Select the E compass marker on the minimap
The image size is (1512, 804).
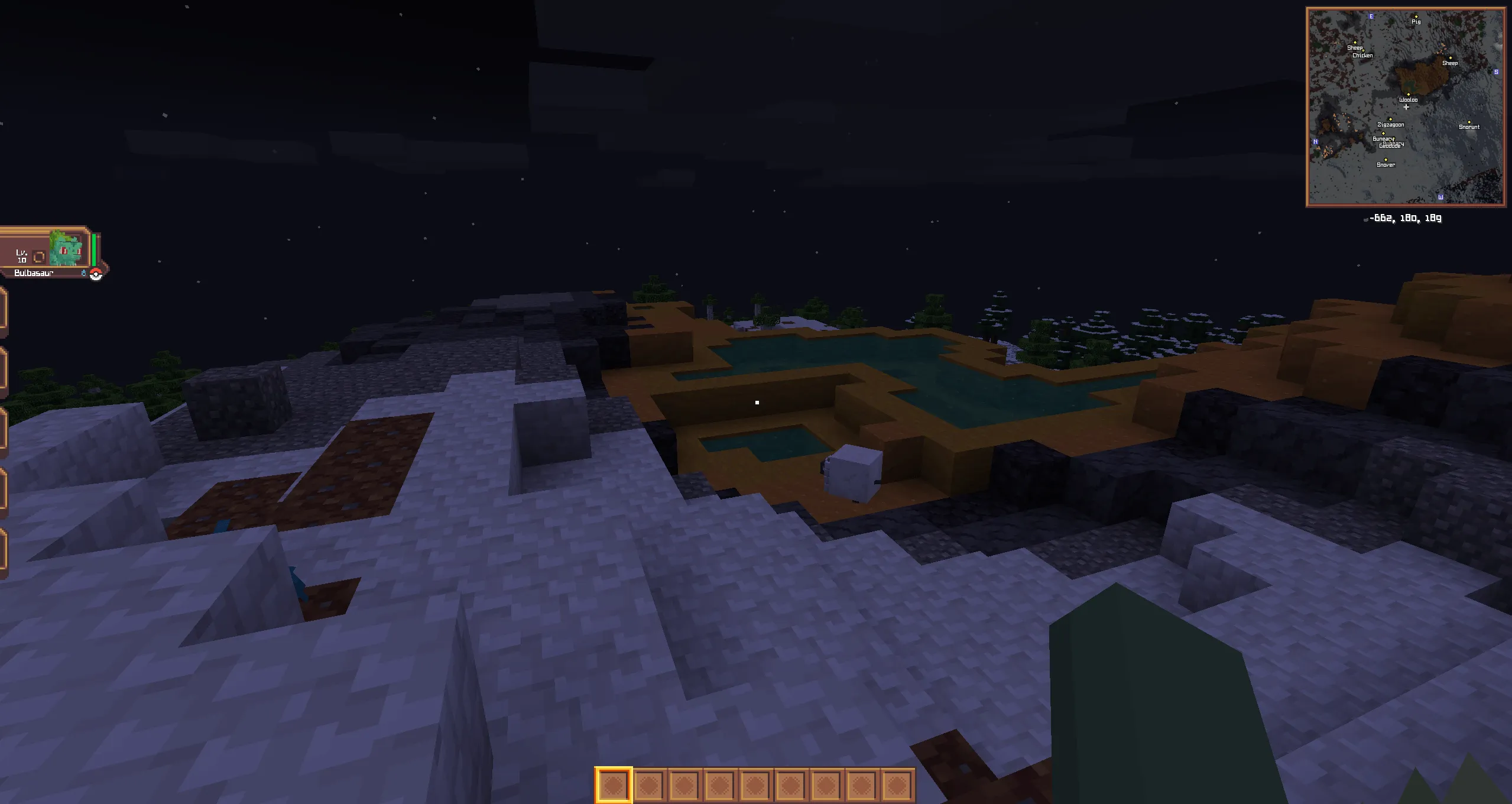click(x=1371, y=17)
